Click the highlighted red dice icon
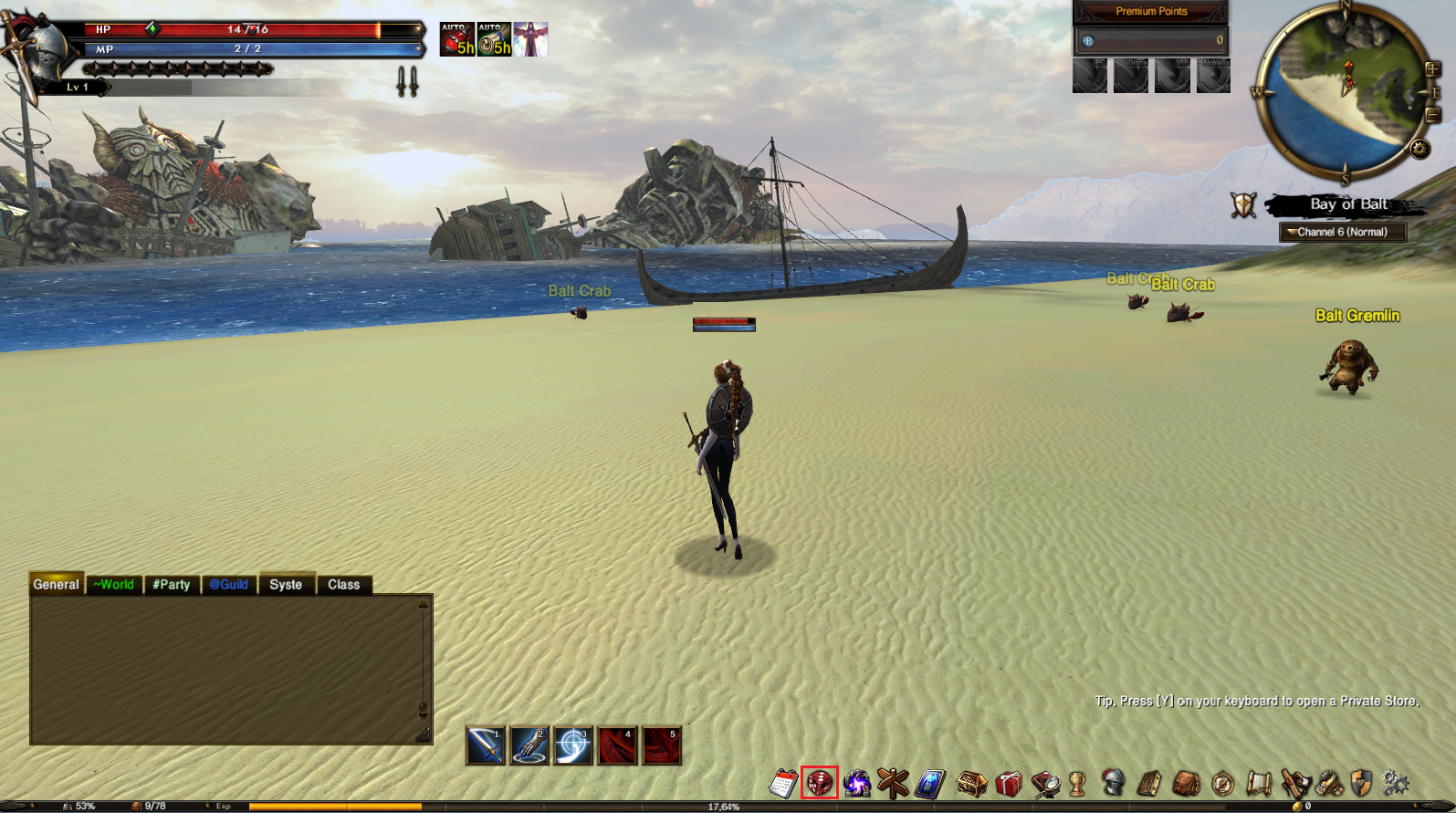 tap(820, 783)
